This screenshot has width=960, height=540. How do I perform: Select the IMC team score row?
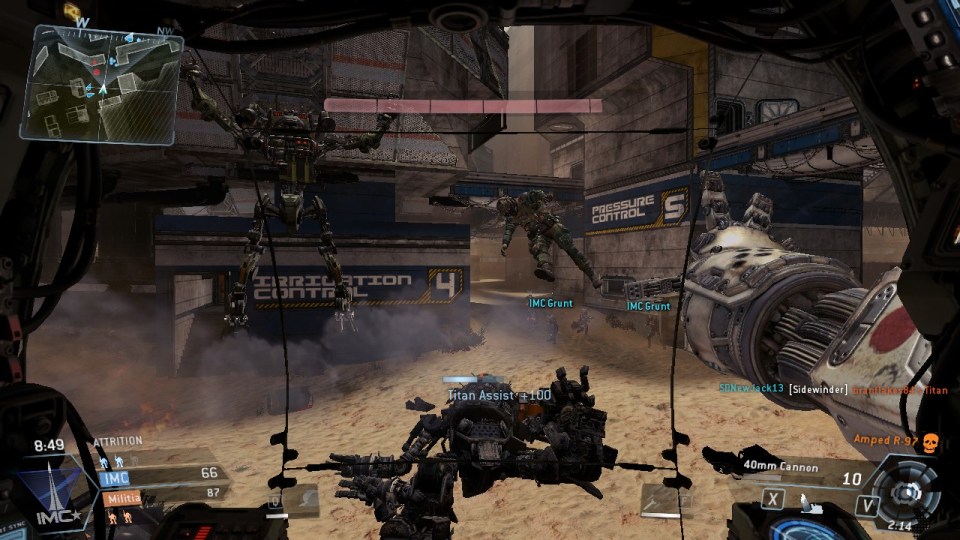(158, 475)
